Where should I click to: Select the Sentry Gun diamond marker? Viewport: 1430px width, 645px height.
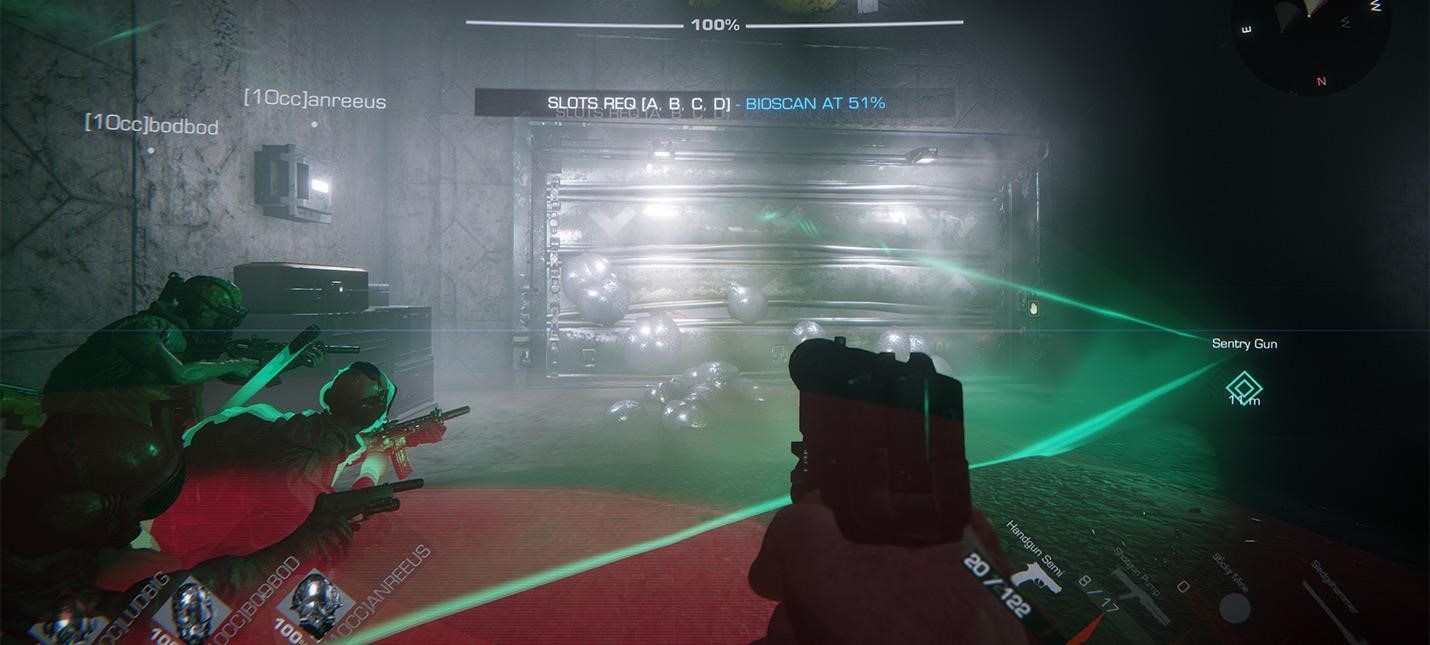coord(1244,387)
